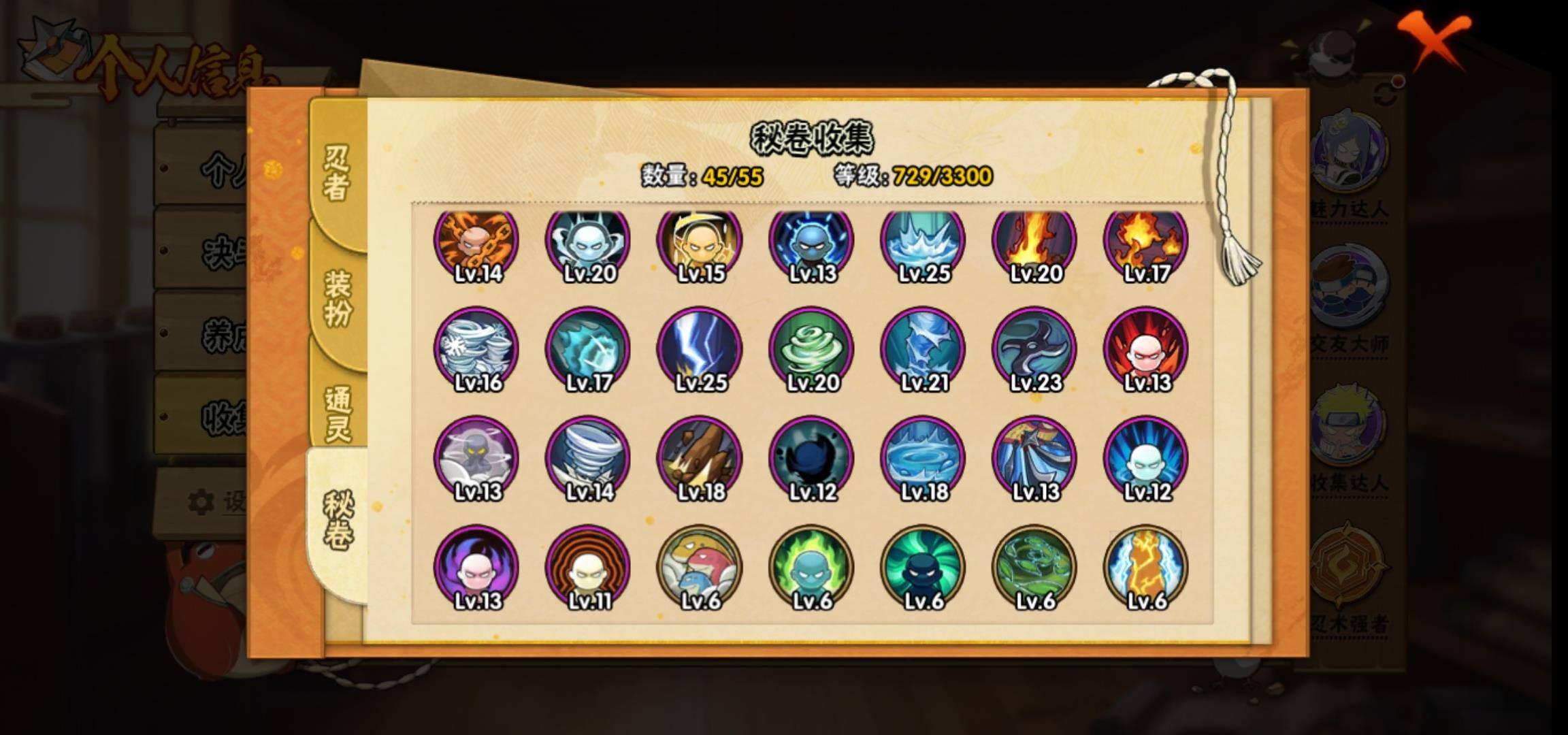Select the three snakes summon scroll
1568x735 pixels.
coord(700,567)
